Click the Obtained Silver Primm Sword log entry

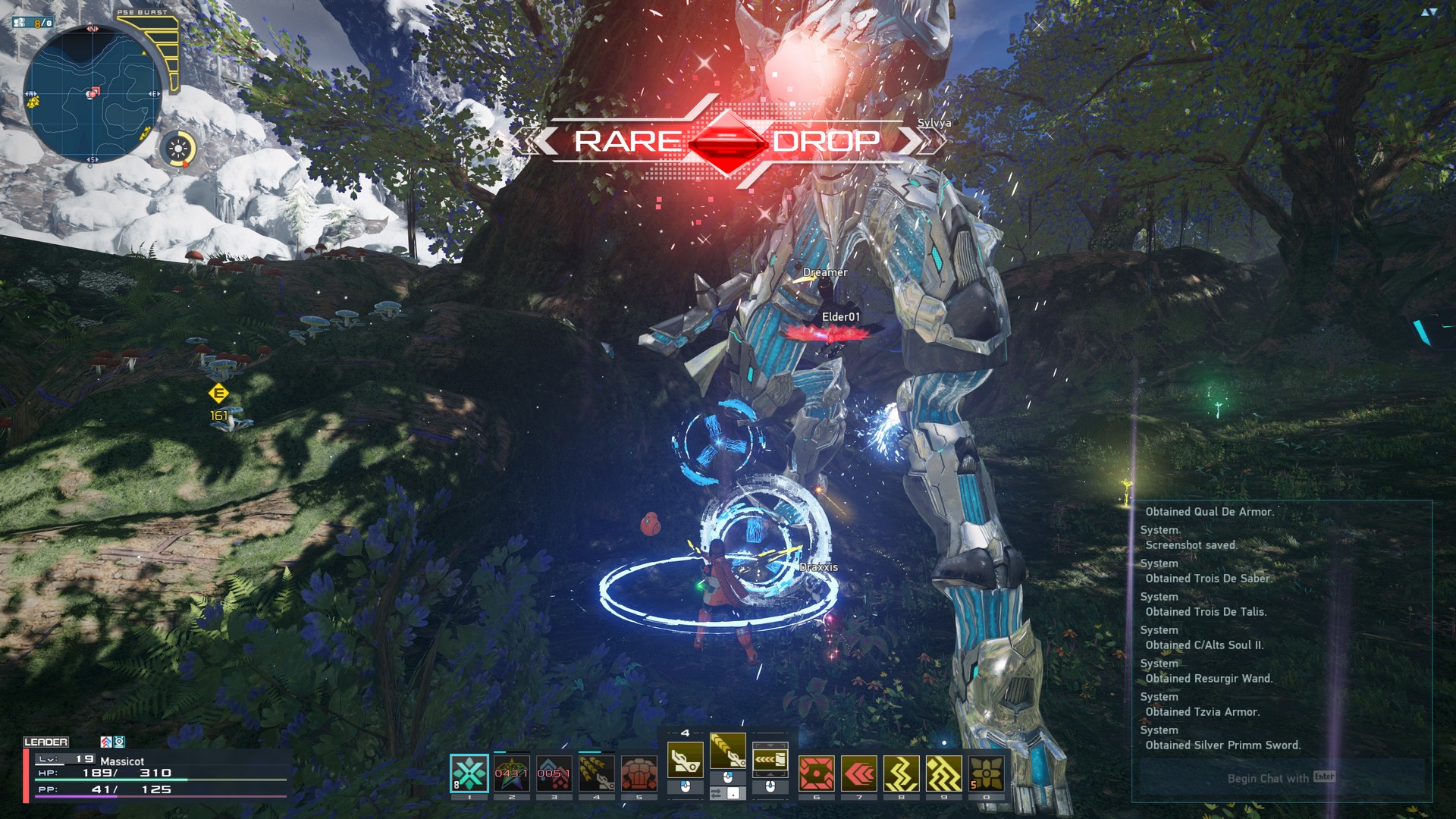pyautogui.click(x=1221, y=745)
